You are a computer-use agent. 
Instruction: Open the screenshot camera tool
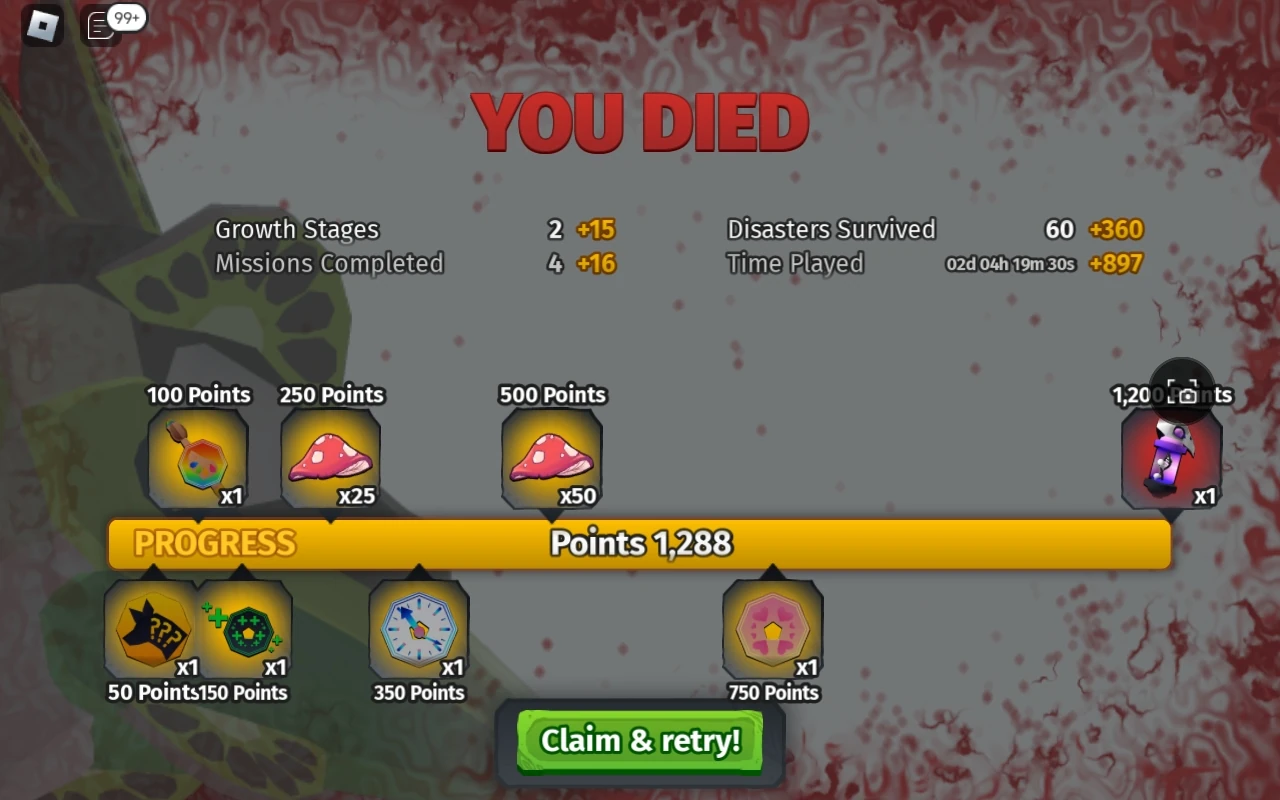[x=1181, y=394]
